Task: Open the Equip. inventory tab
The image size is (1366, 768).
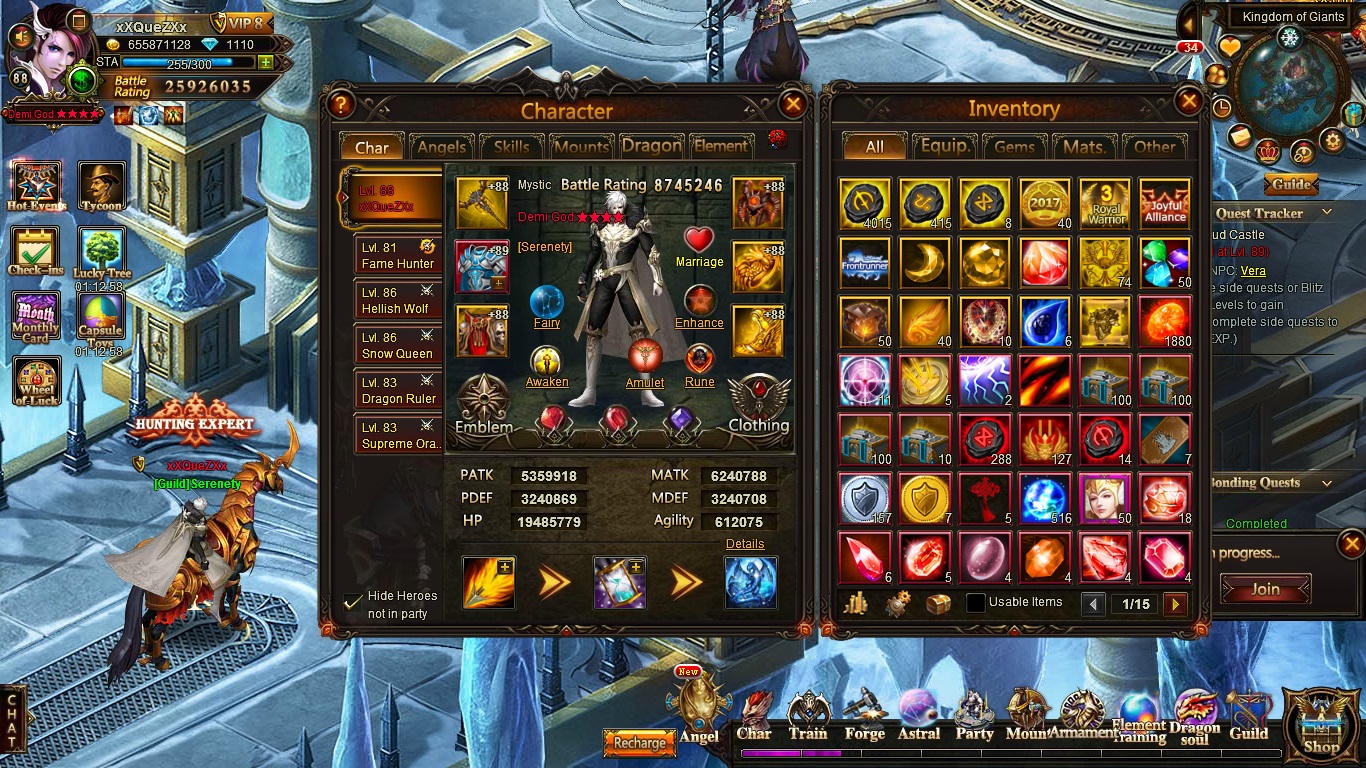Action: pyautogui.click(x=944, y=147)
